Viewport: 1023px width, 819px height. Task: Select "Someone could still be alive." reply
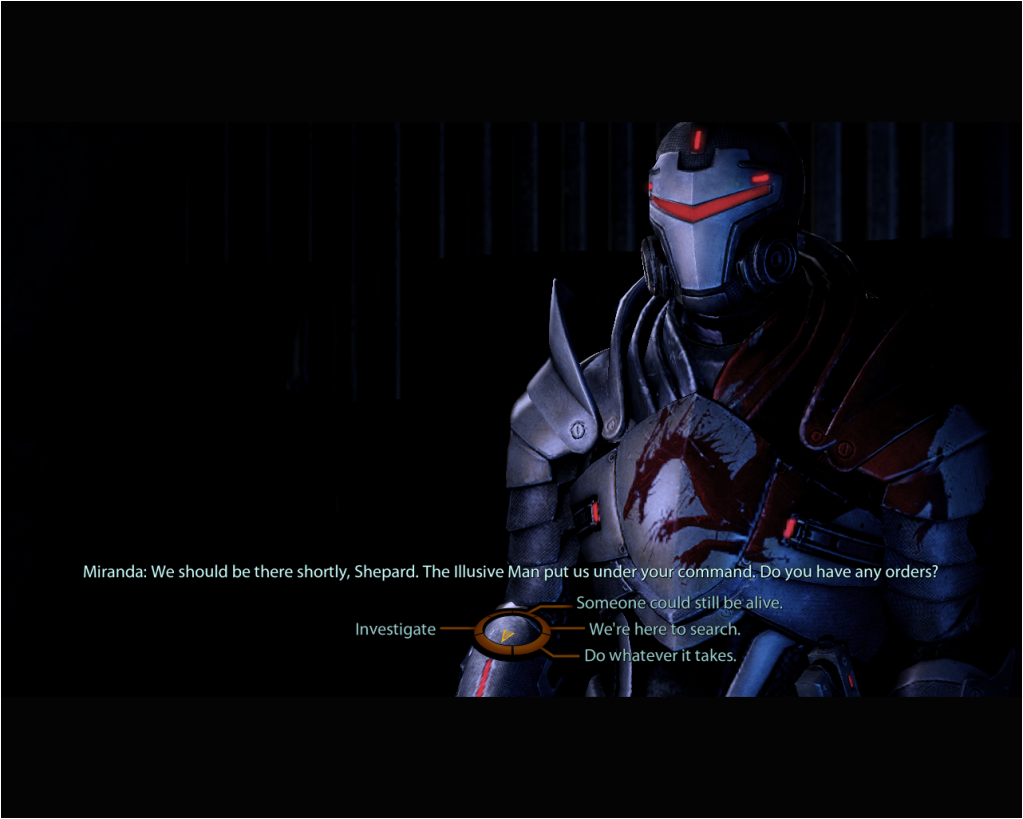click(678, 603)
